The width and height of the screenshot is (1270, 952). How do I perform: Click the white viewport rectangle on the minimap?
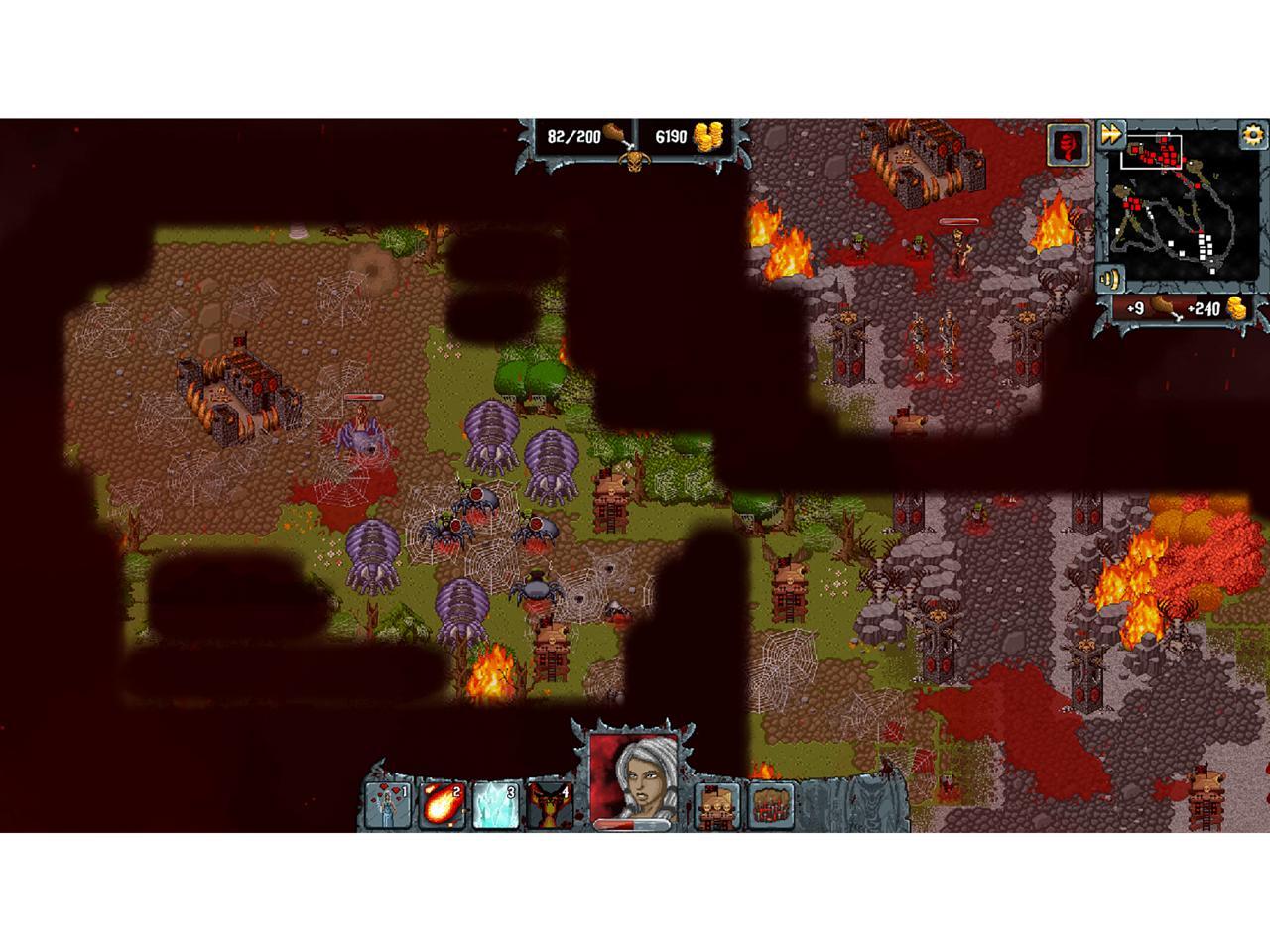[x=1151, y=151]
